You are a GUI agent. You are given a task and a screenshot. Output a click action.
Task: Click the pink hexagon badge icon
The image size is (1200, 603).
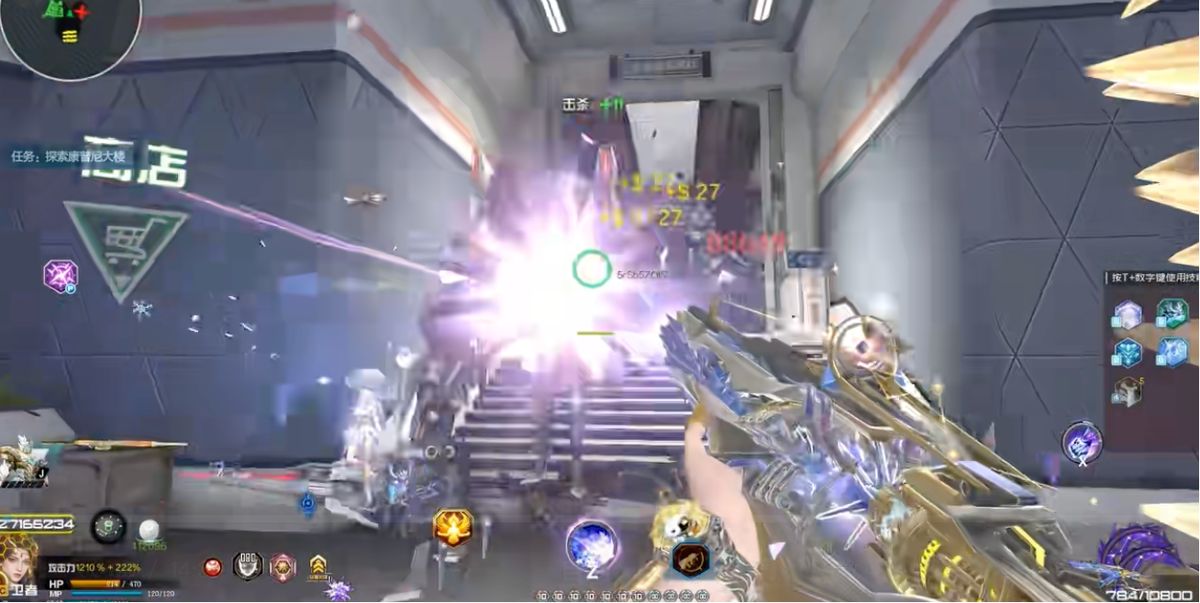(283, 567)
